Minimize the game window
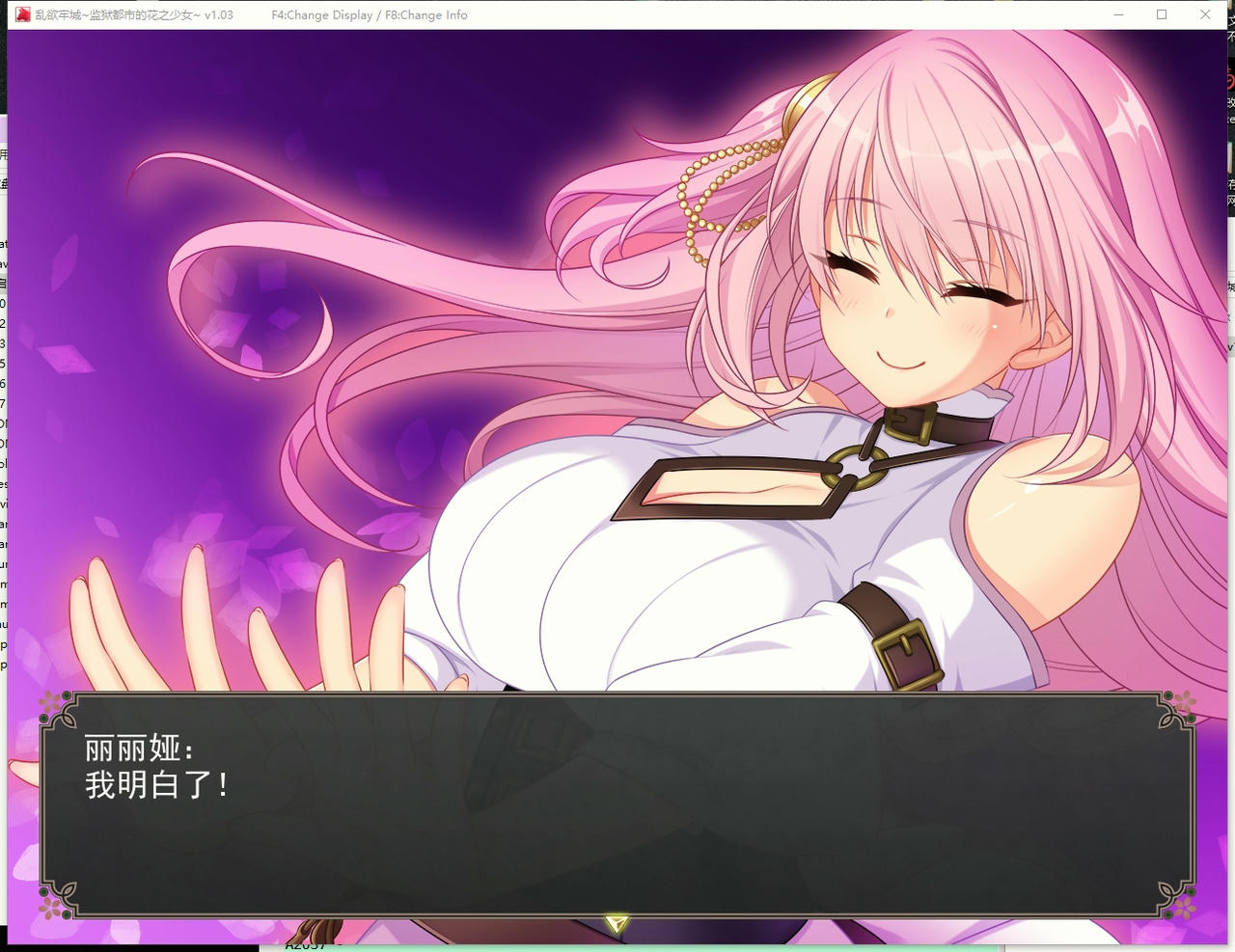Screen dimensions: 1235x952 [x=1117, y=14]
